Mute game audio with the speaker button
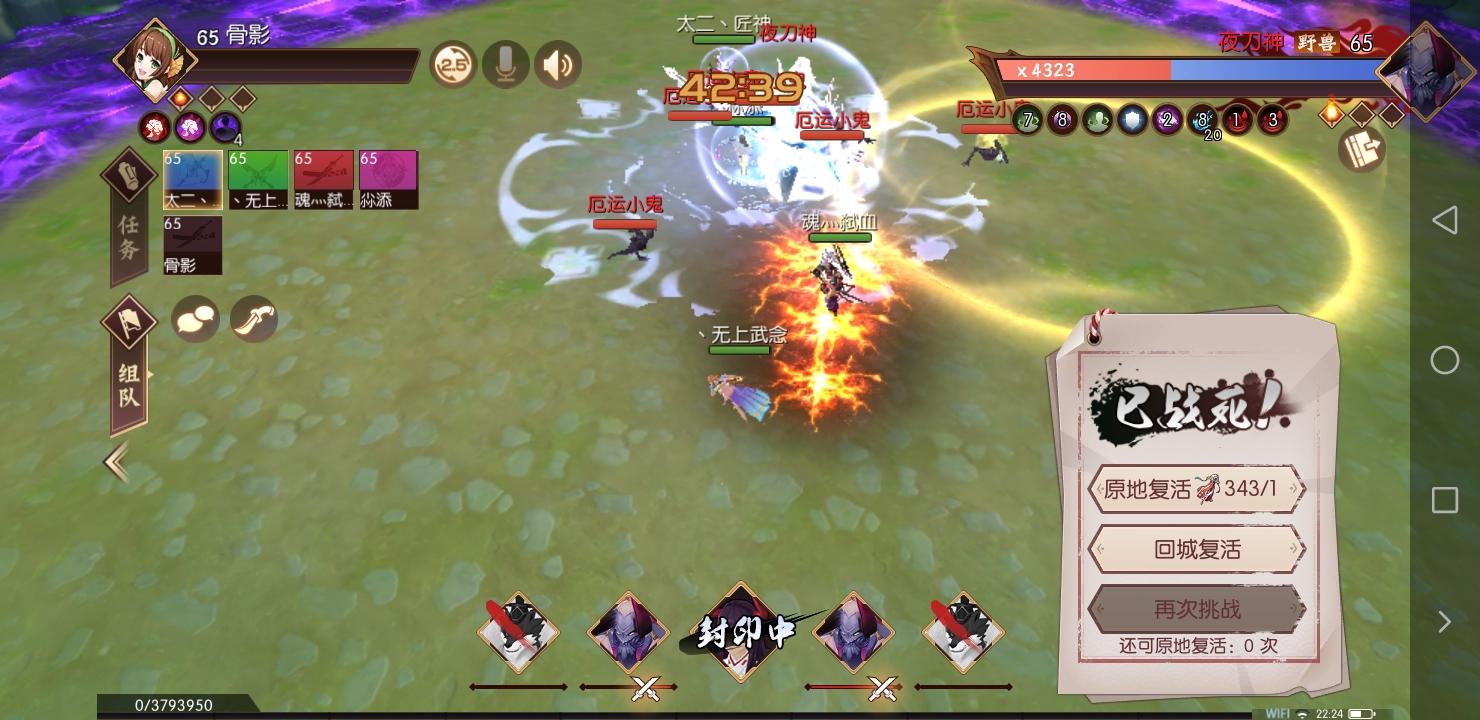 [x=557, y=63]
